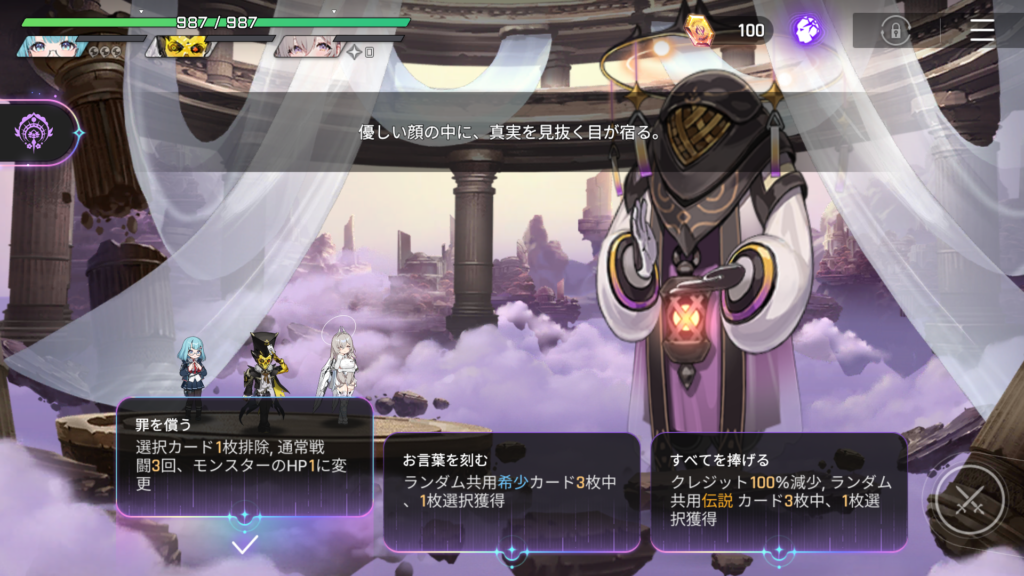Viewport: 1024px width, 576px height.
Task: Select the yellow-masked character portrait
Action: (179, 46)
